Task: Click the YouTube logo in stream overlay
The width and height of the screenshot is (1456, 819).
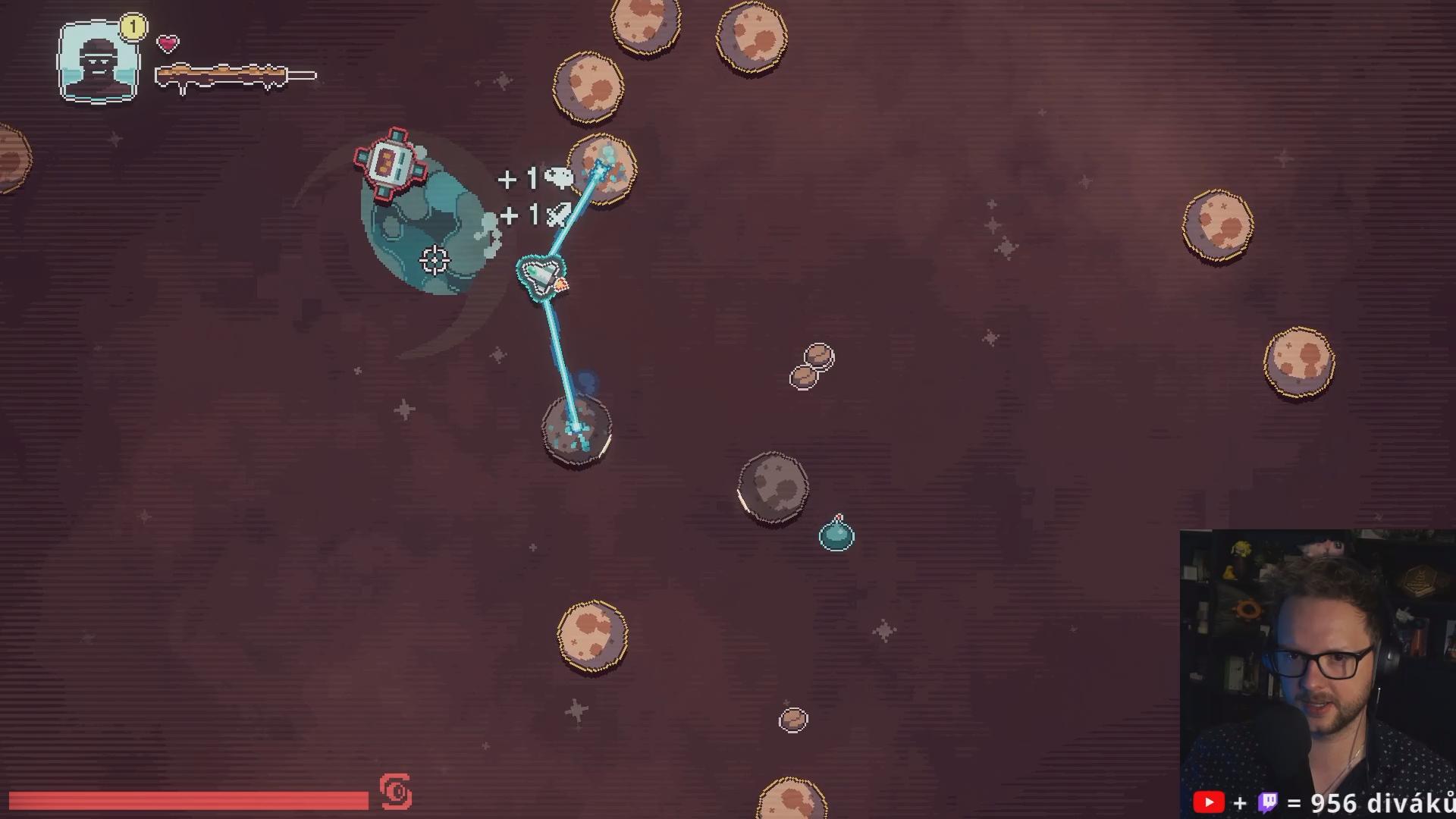Action: pyautogui.click(x=1208, y=802)
